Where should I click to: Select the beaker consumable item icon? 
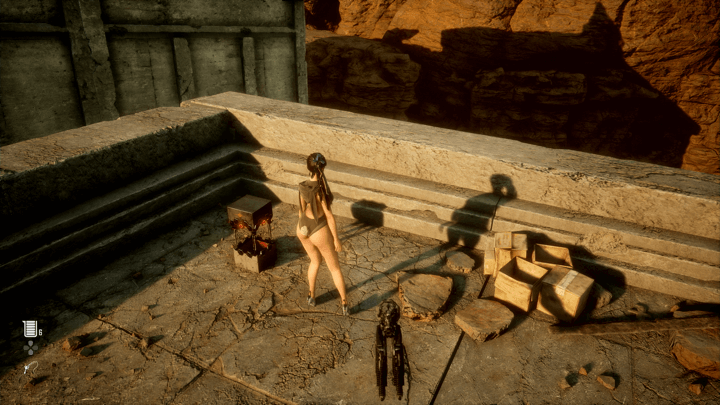point(29,328)
